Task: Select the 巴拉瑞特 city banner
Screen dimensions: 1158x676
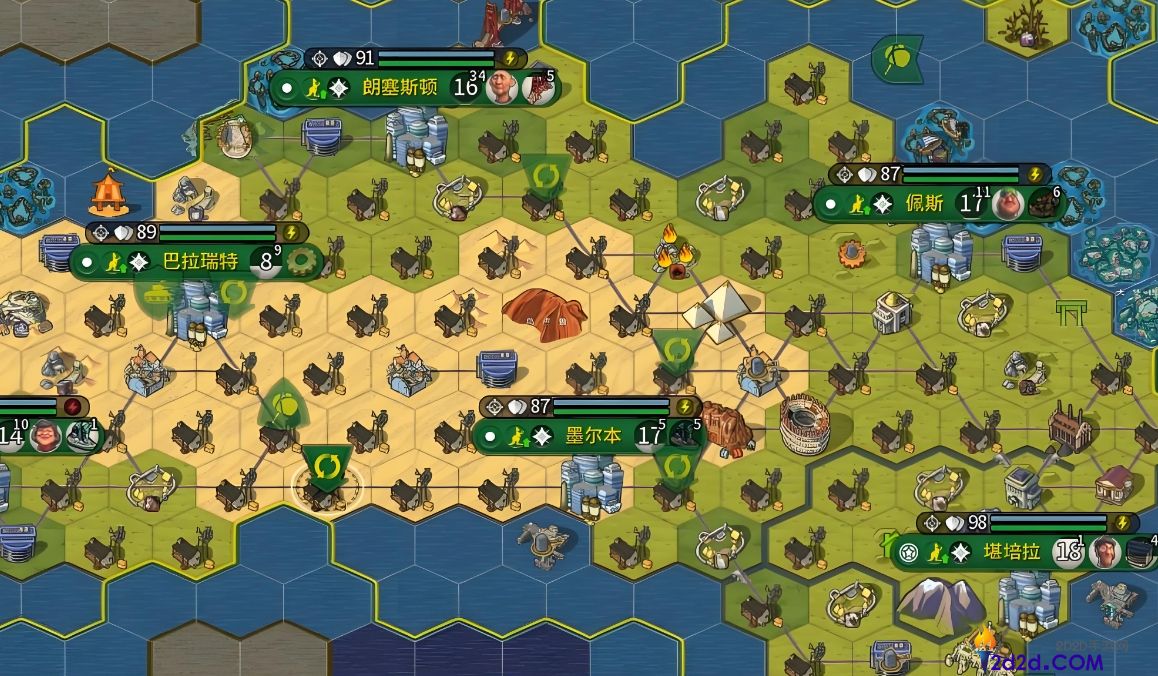Action: (200, 262)
